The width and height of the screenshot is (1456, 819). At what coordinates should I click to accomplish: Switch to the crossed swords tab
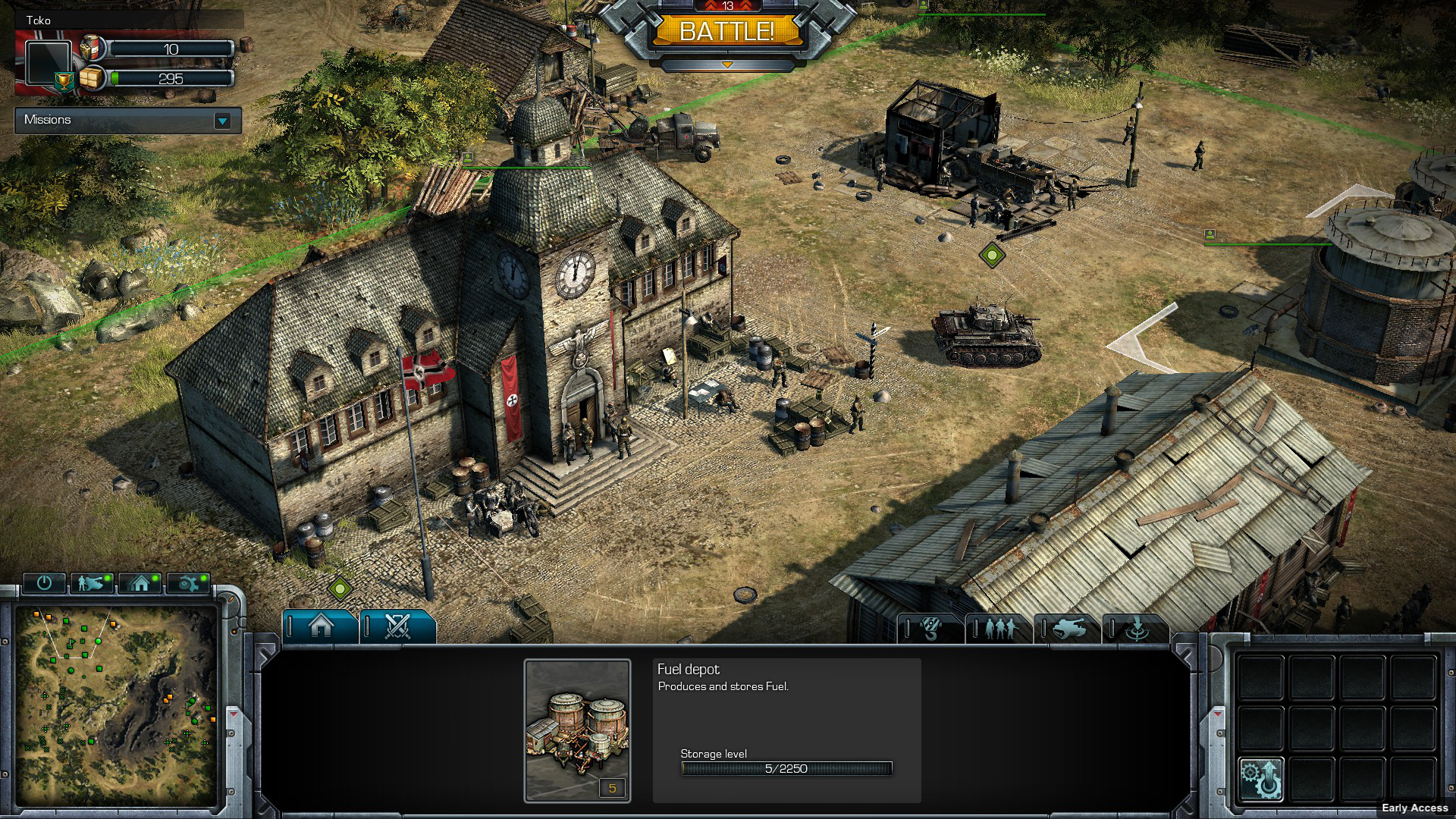397,627
